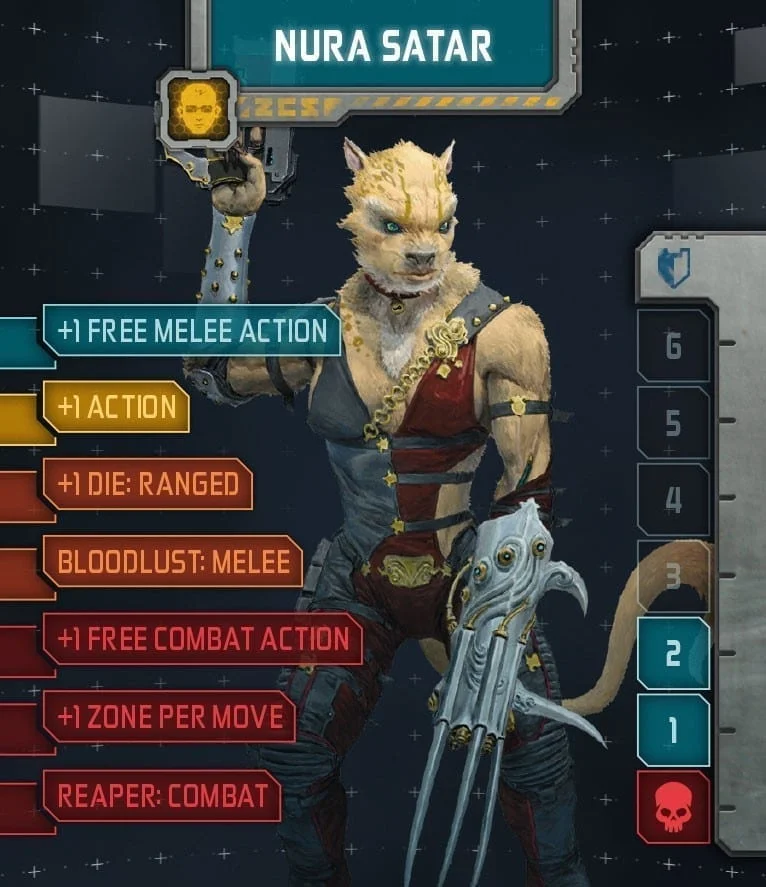Viewport: 766px width, 887px height.
Task: Select the +1 Free Melee Action skill
Action: click(x=192, y=331)
